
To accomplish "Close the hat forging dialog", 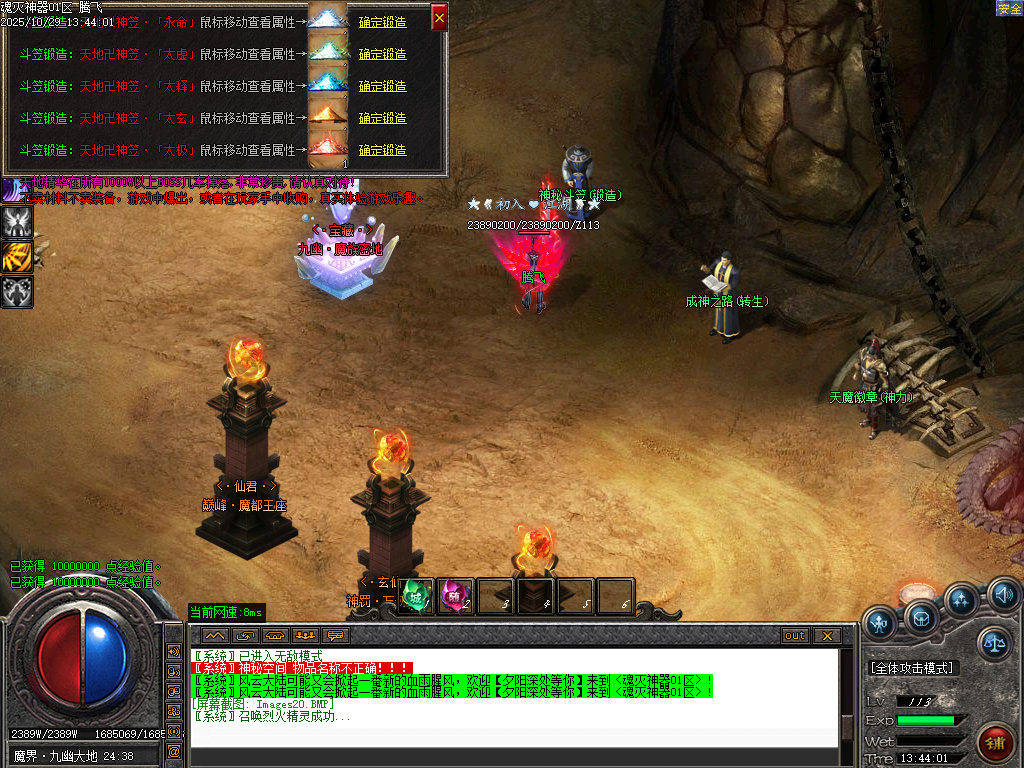I will coord(439,17).
